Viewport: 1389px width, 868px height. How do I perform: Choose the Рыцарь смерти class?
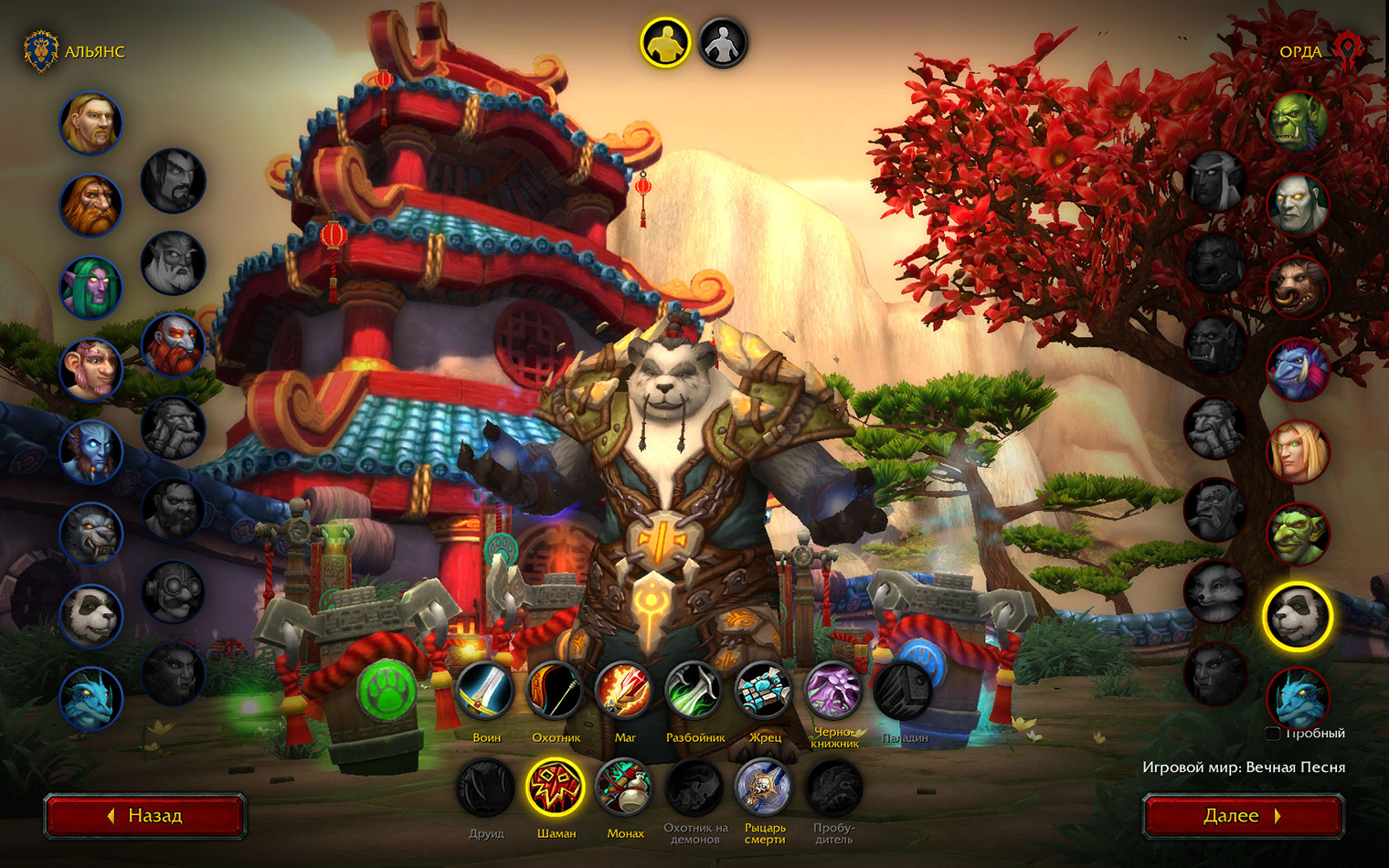pyautogui.click(x=764, y=787)
